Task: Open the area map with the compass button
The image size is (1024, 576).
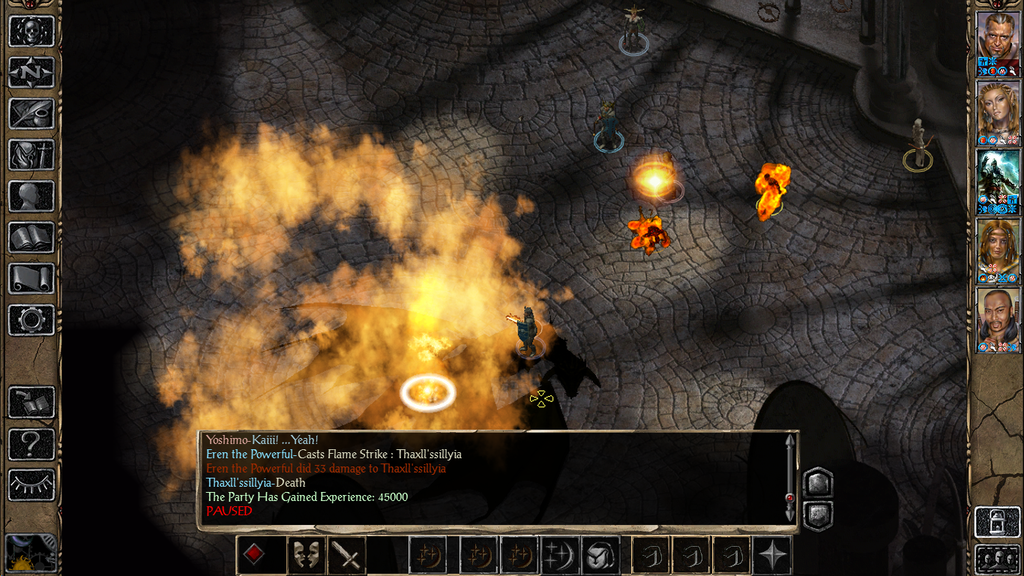Action: (31, 72)
